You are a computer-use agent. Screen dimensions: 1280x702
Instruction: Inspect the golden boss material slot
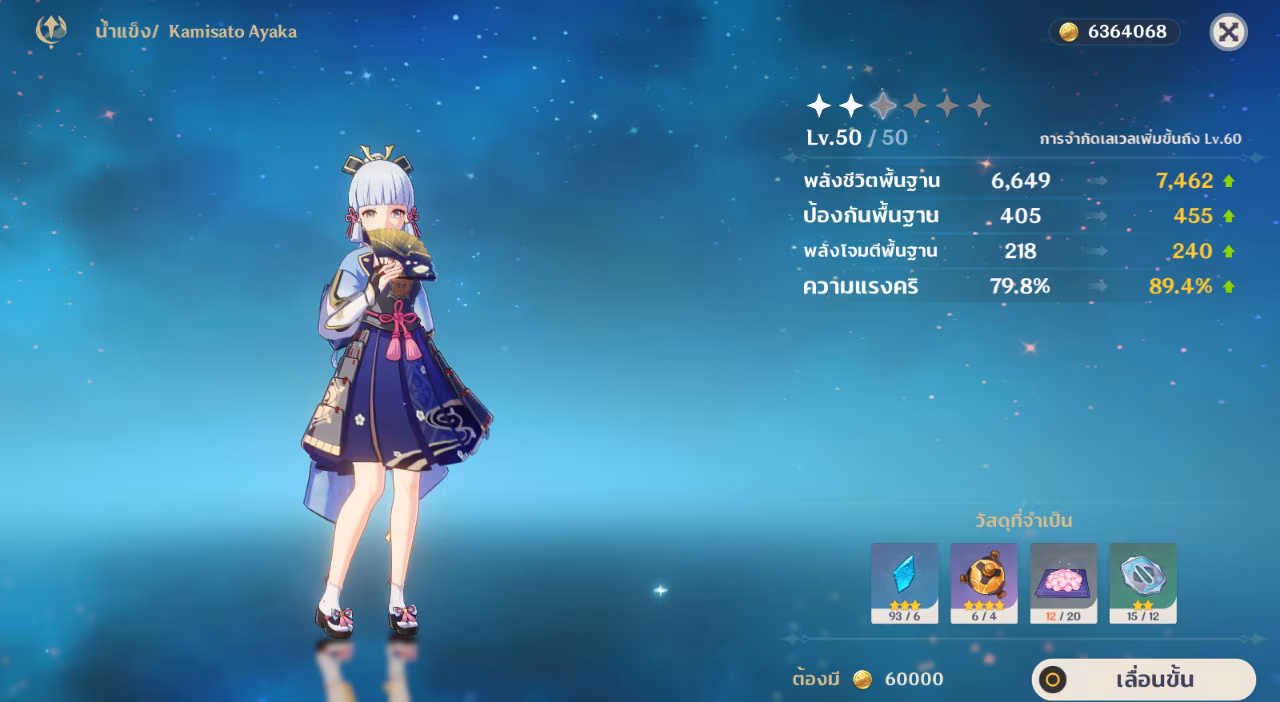(984, 583)
